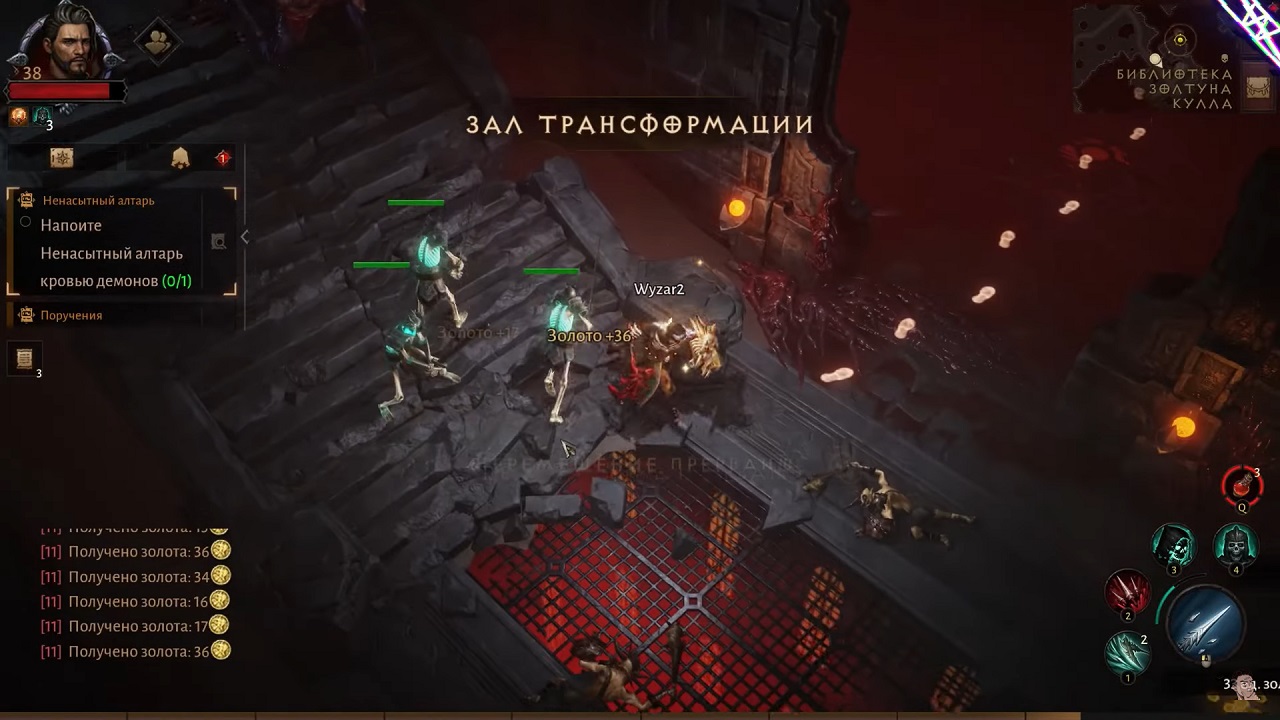The height and width of the screenshot is (720, 1280).
Task: Cast the red bone spikes skill
Action: coord(1127,592)
